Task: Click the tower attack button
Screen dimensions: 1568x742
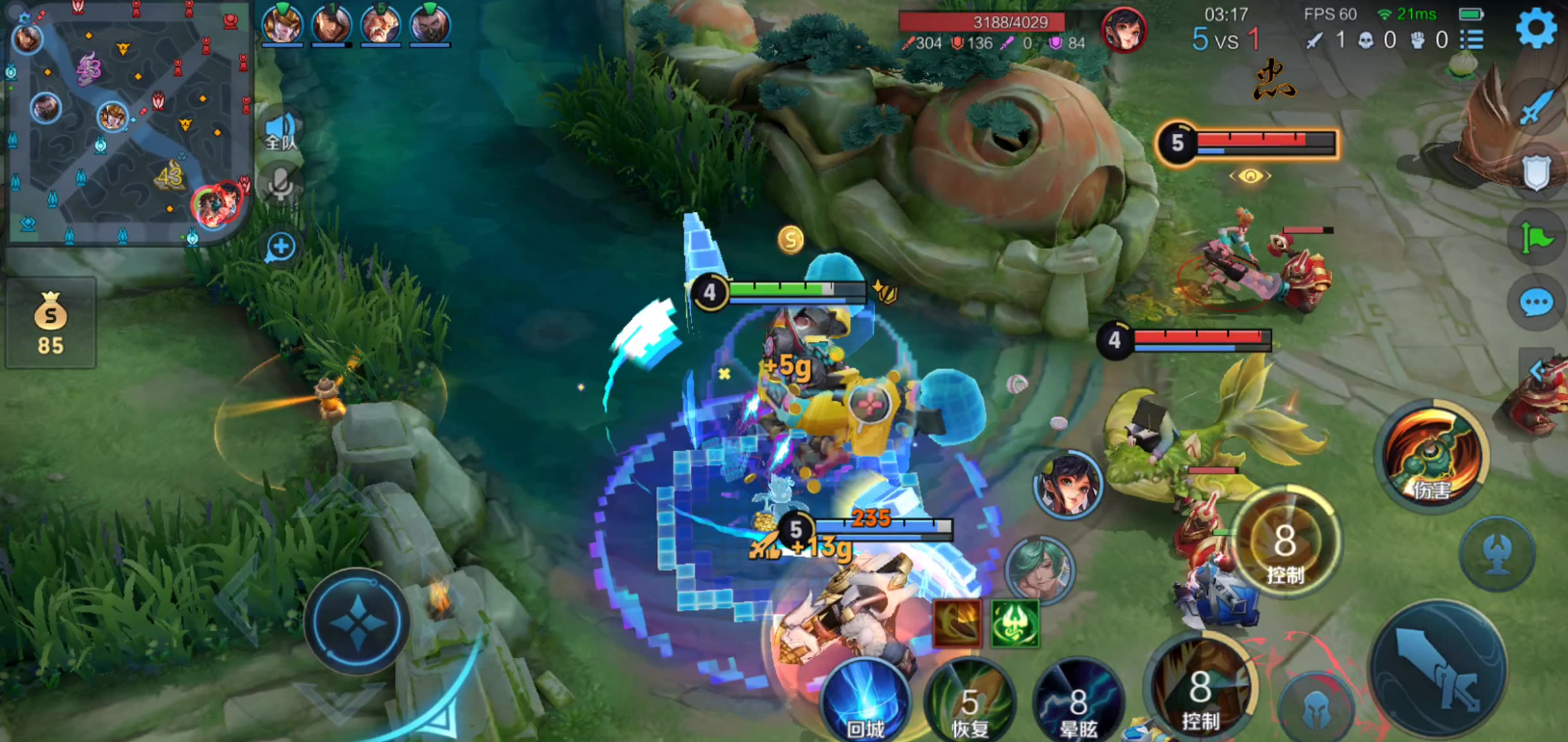Action: pyautogui.click(x=1497, y=552)
